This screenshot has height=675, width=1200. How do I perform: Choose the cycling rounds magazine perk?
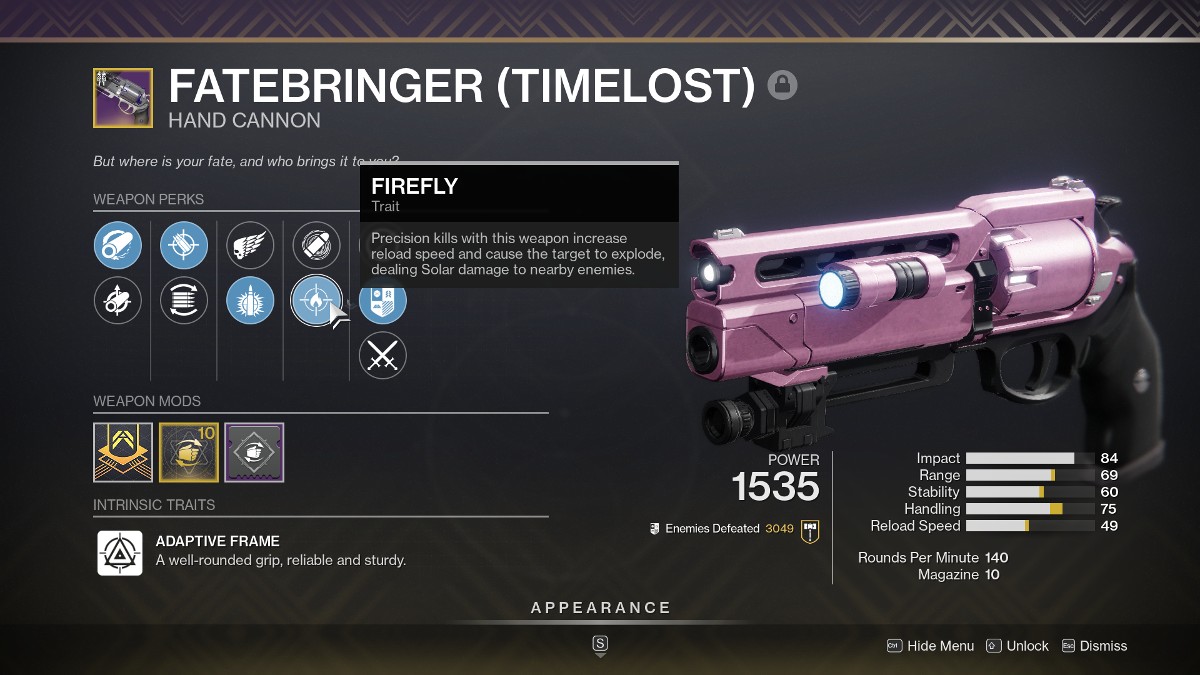pos(184,300)
